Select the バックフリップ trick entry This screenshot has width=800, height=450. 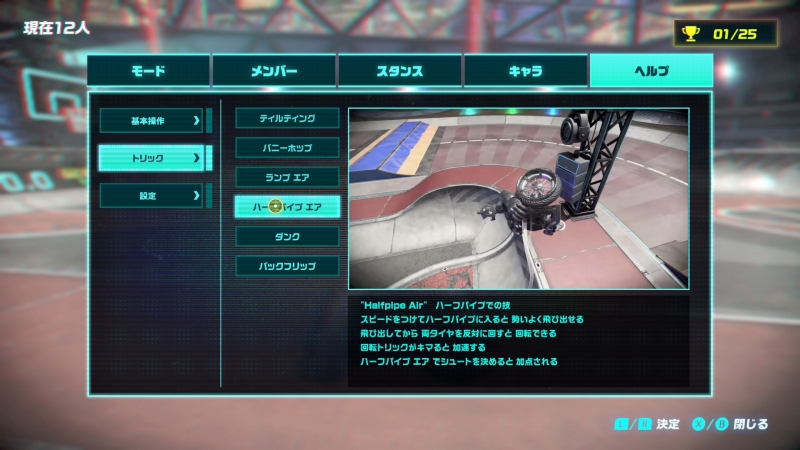pyautogui.click(x=287, y=266)
